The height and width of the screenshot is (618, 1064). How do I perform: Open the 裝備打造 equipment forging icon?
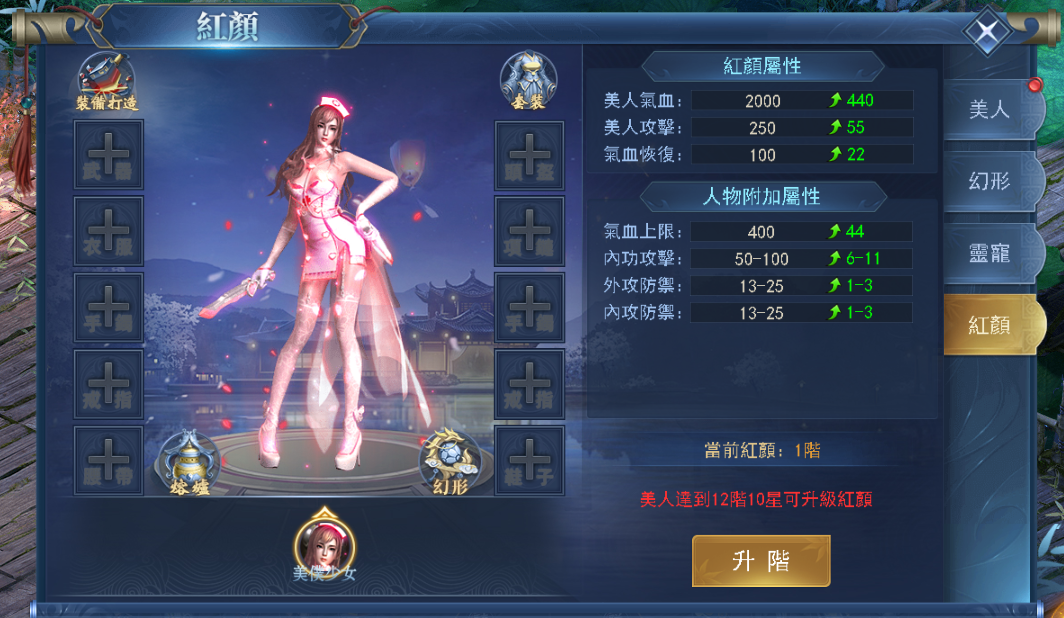click(x=106, y=82)
